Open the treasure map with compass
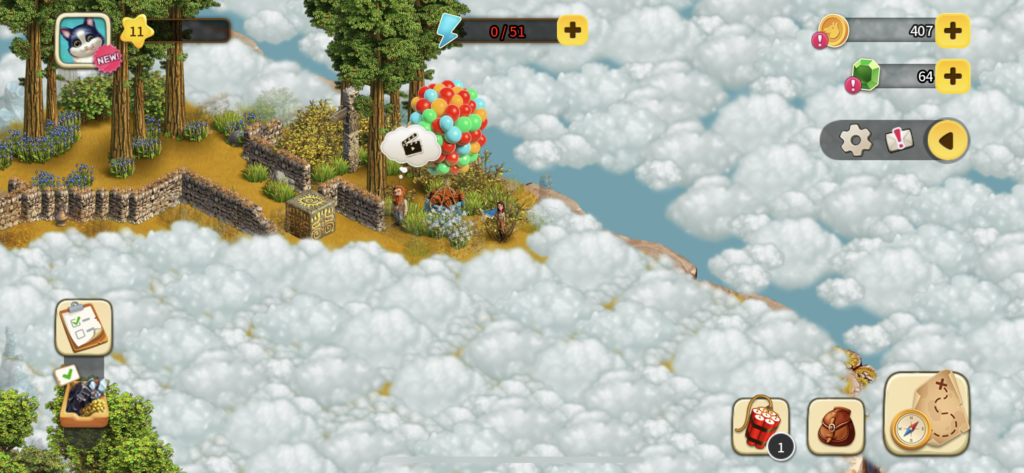Screen dimensions: 1024x473 pos(926,413)
